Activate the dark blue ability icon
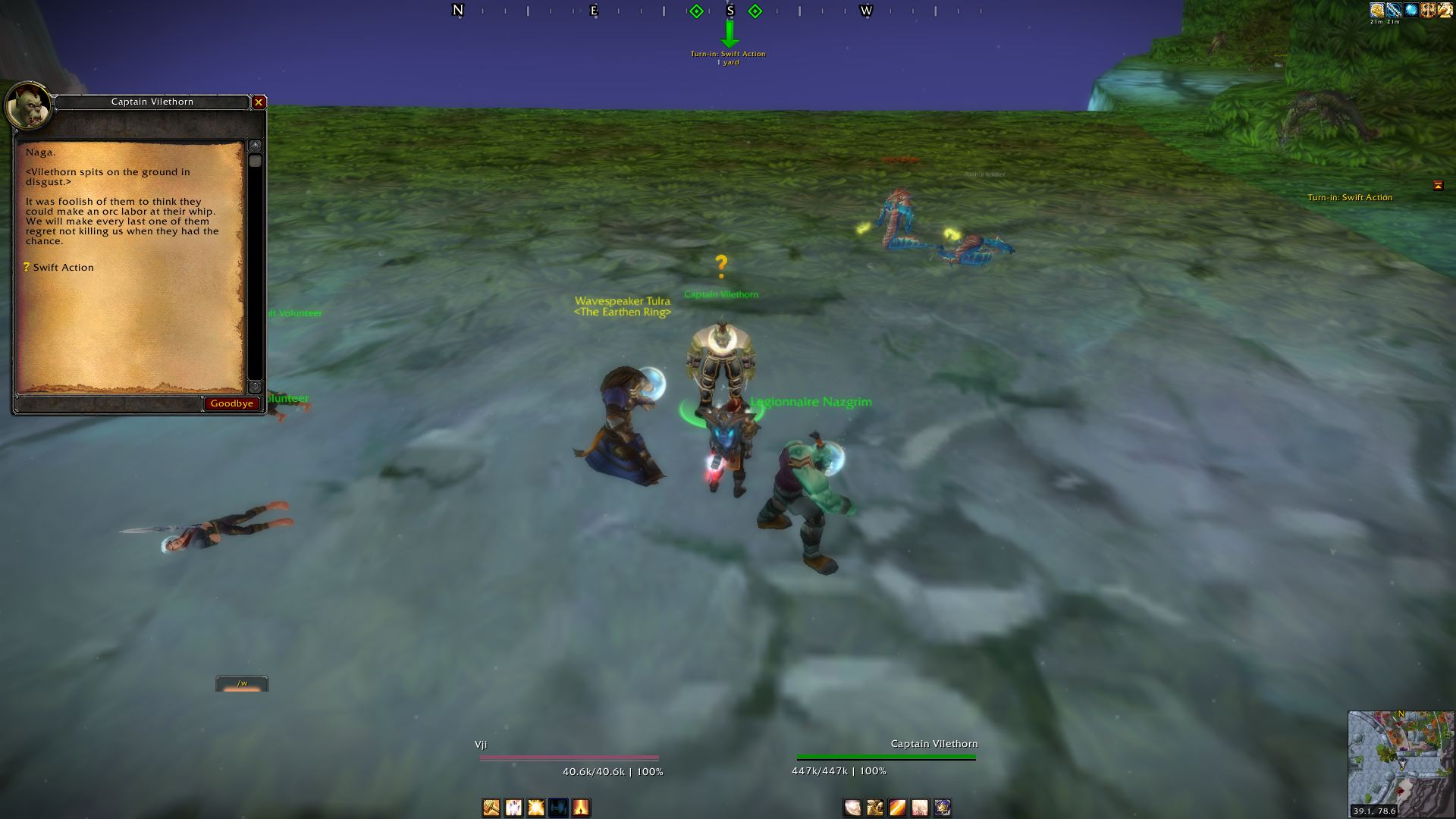Viewport: 1456px width, 819px height. pos(558,808)
